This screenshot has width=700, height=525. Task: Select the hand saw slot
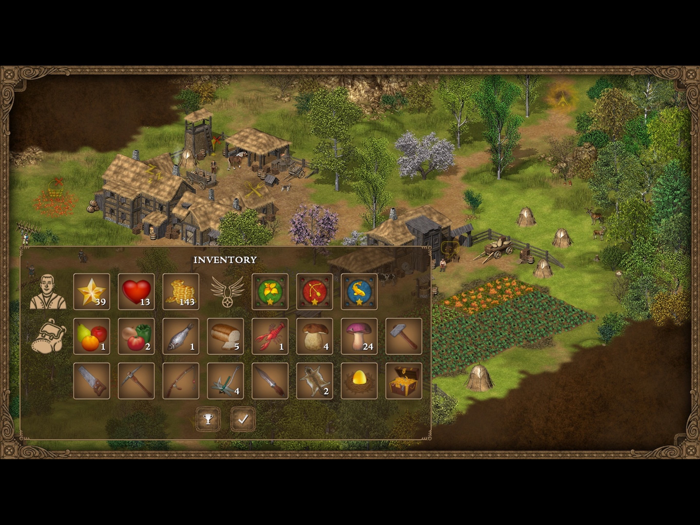click(x=91, y=381)
